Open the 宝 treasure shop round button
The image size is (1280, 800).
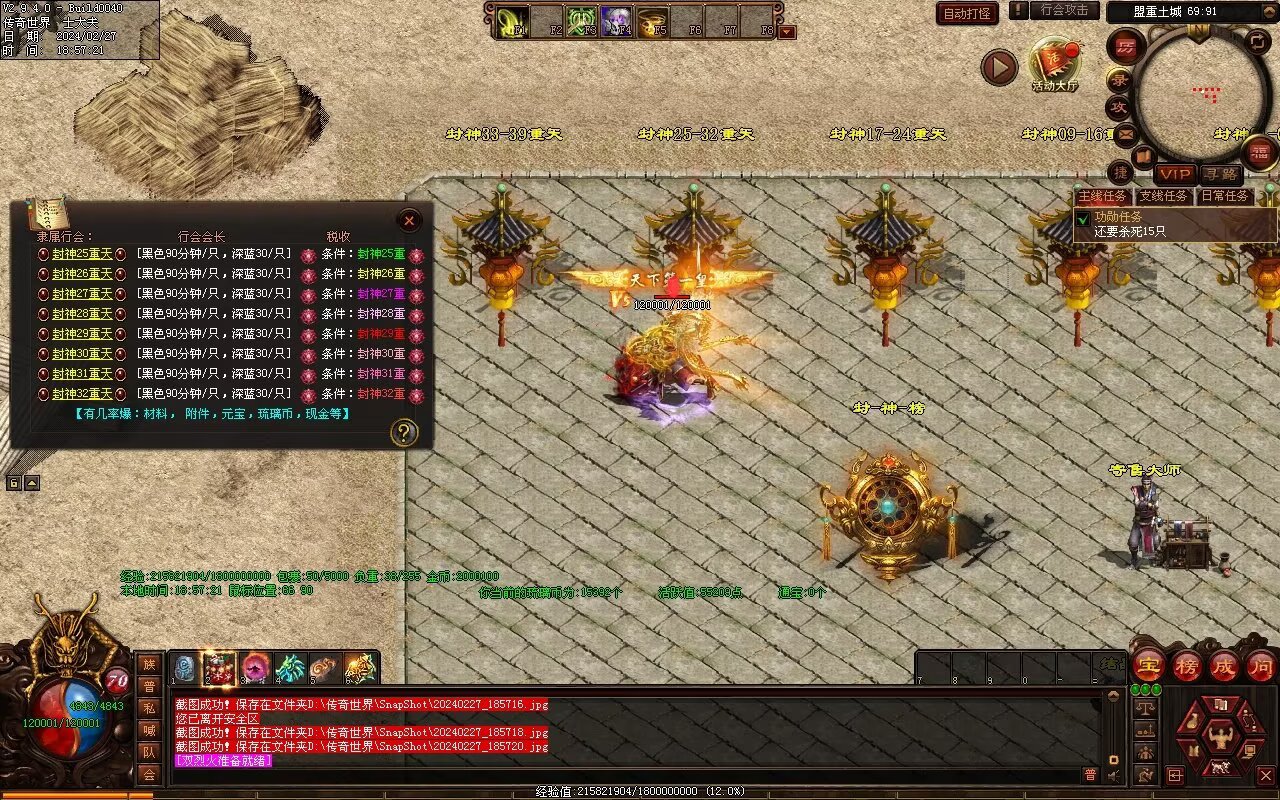click(1149, 666)
